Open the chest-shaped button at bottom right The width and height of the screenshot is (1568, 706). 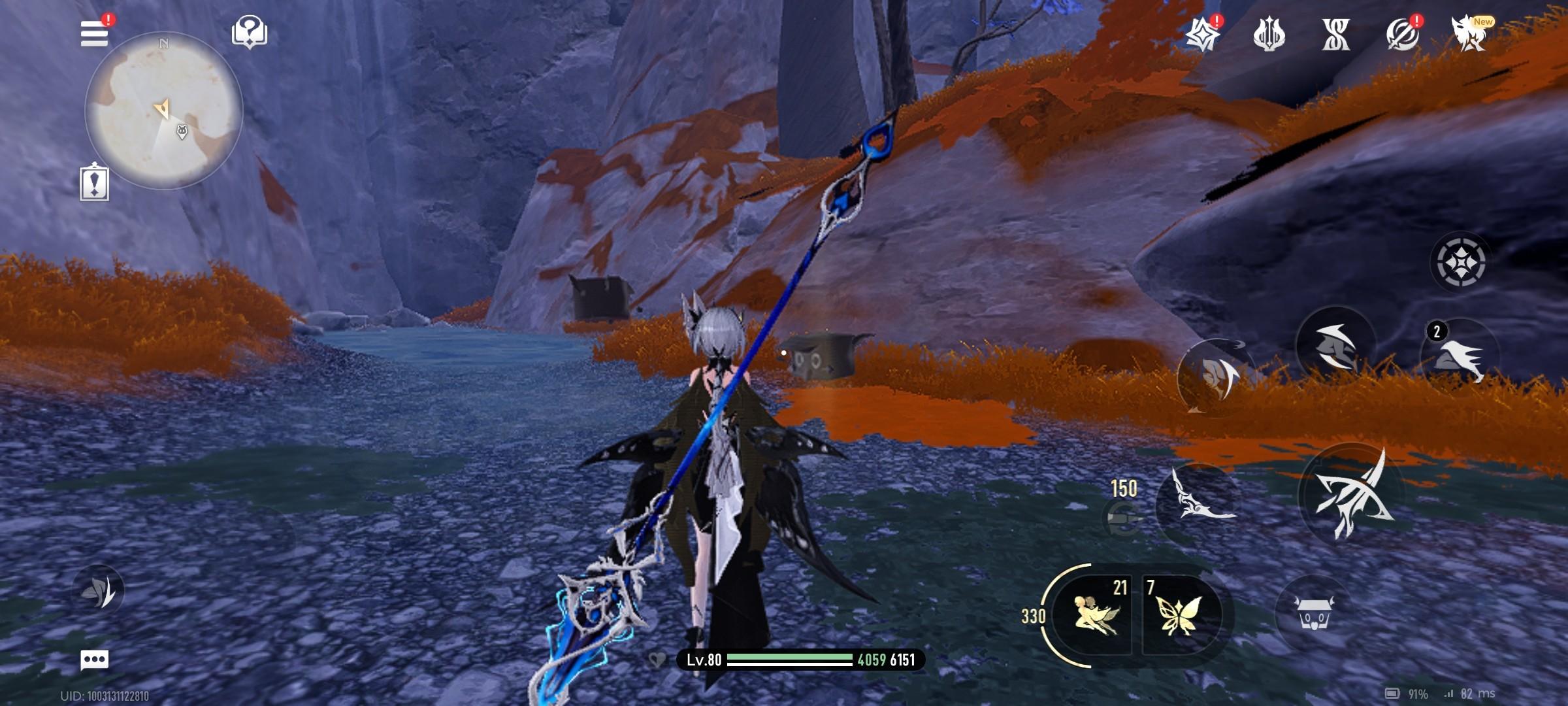coord(1313,613)
